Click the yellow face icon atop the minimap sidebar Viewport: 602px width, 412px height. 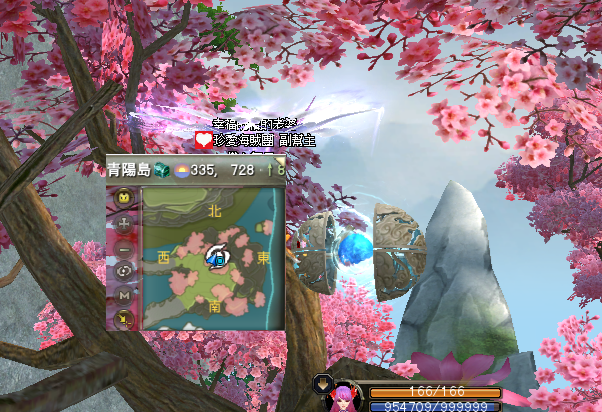tap(124, 198)
